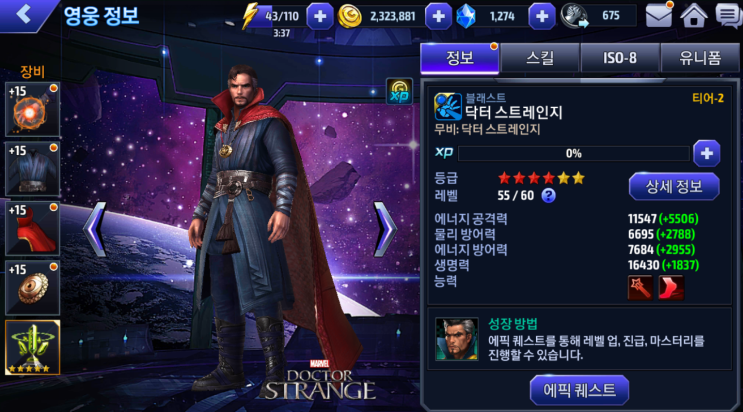Viewport: 743px width, 412px height.
Task: Open the 유니폼 tab
Action: point(700,58)
